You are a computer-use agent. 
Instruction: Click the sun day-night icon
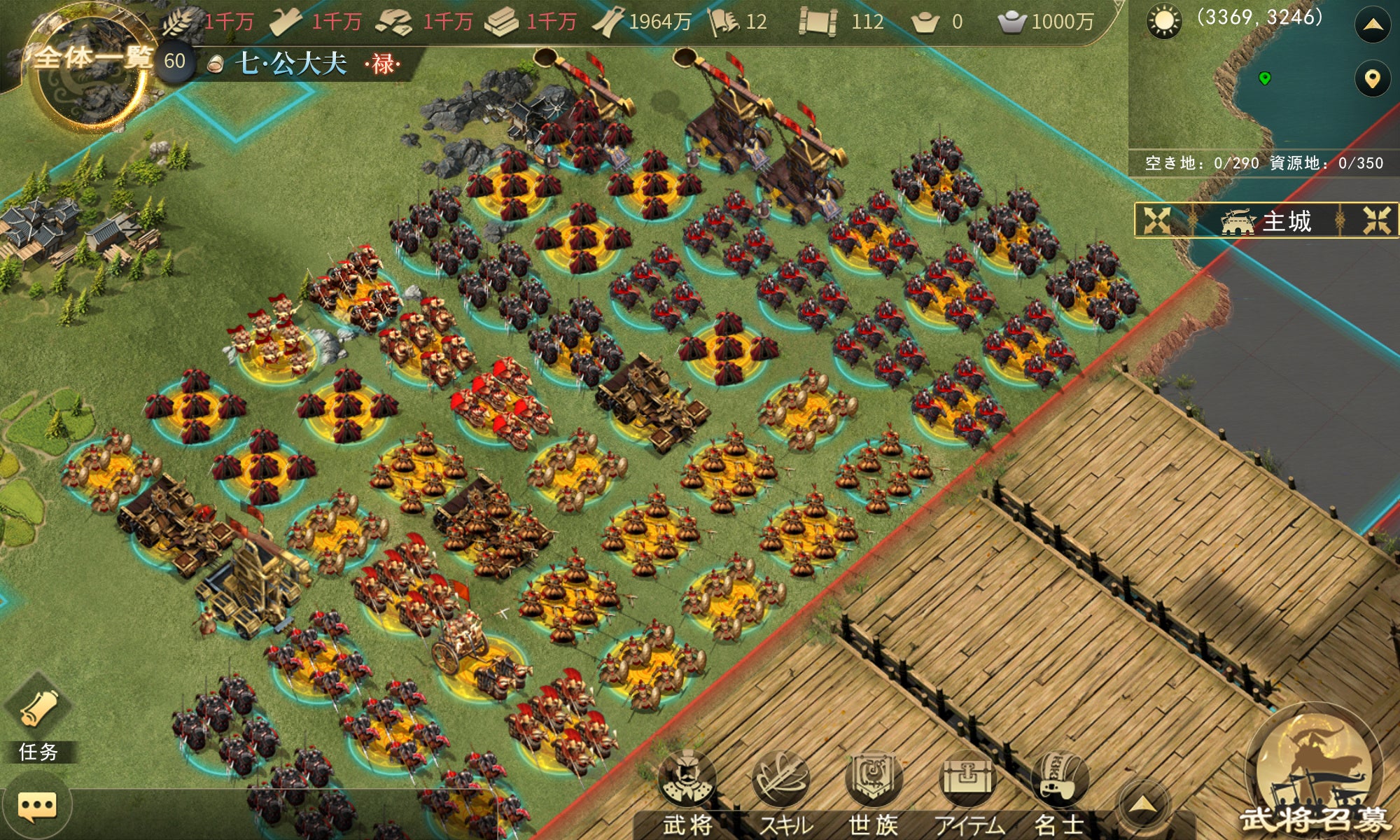click(1164, 22)
